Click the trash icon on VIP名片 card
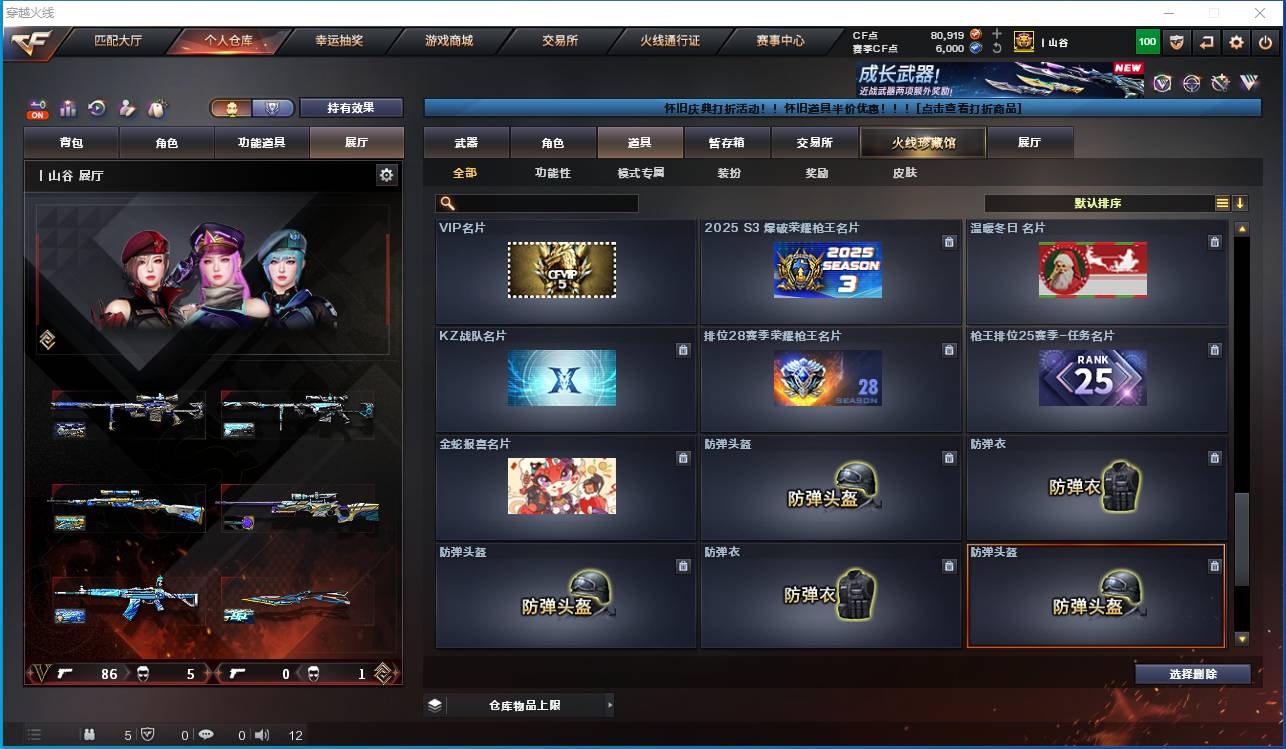1286x749 pixels. click(x=683, y=241)
